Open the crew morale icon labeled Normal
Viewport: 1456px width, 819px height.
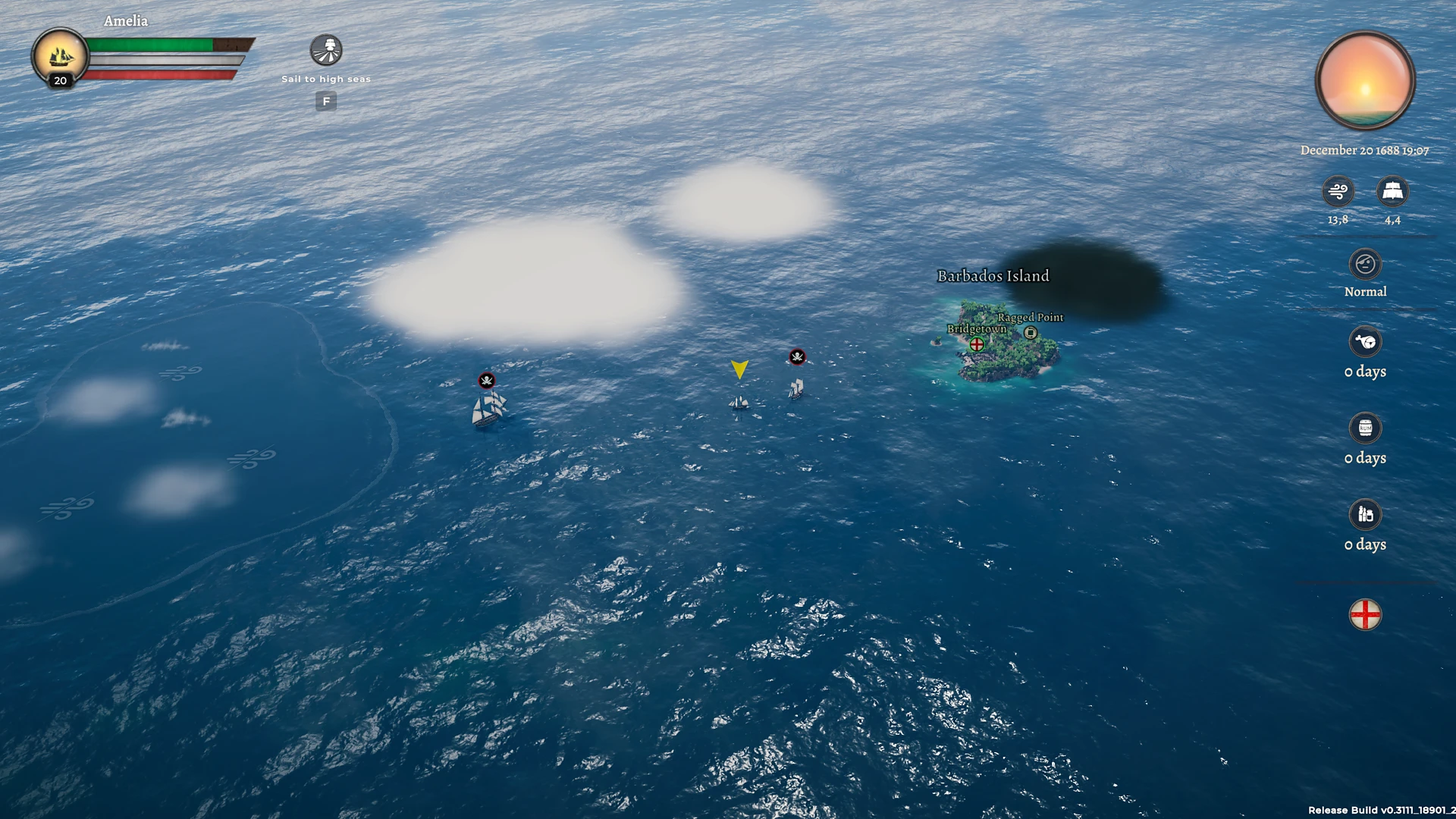pos(1365,264)
